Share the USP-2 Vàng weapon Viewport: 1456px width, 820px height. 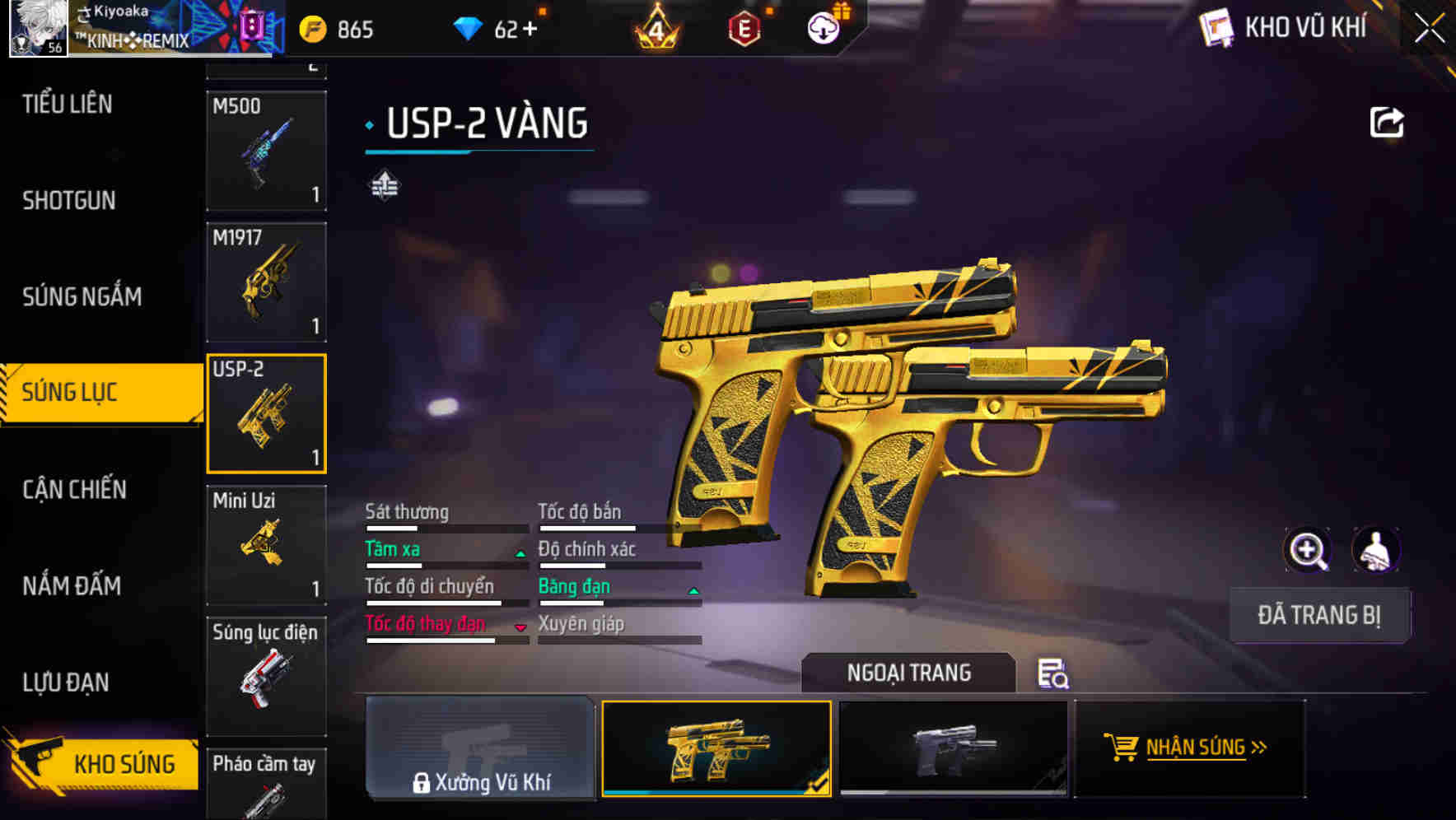click(1388, 122)
